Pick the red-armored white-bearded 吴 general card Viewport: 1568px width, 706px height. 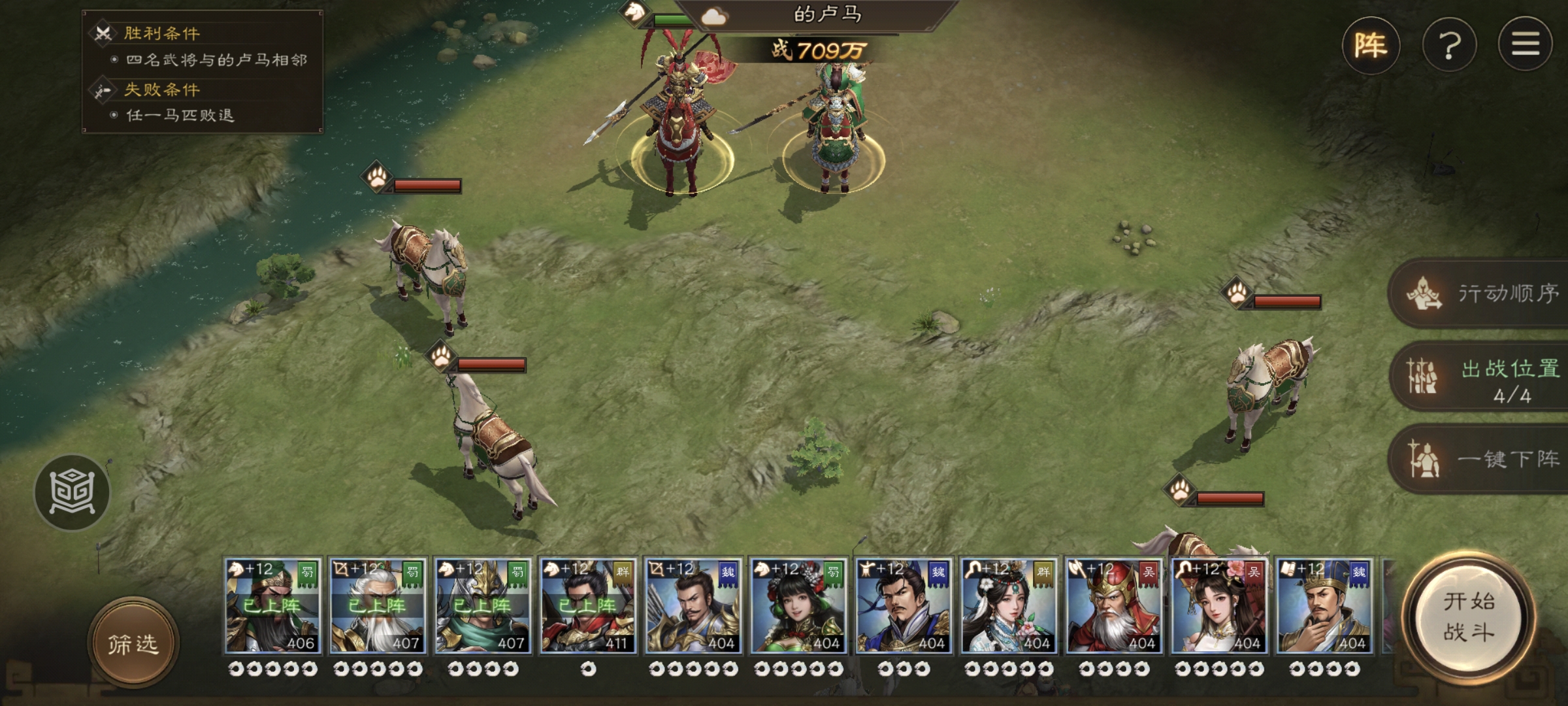point(1113,606)
